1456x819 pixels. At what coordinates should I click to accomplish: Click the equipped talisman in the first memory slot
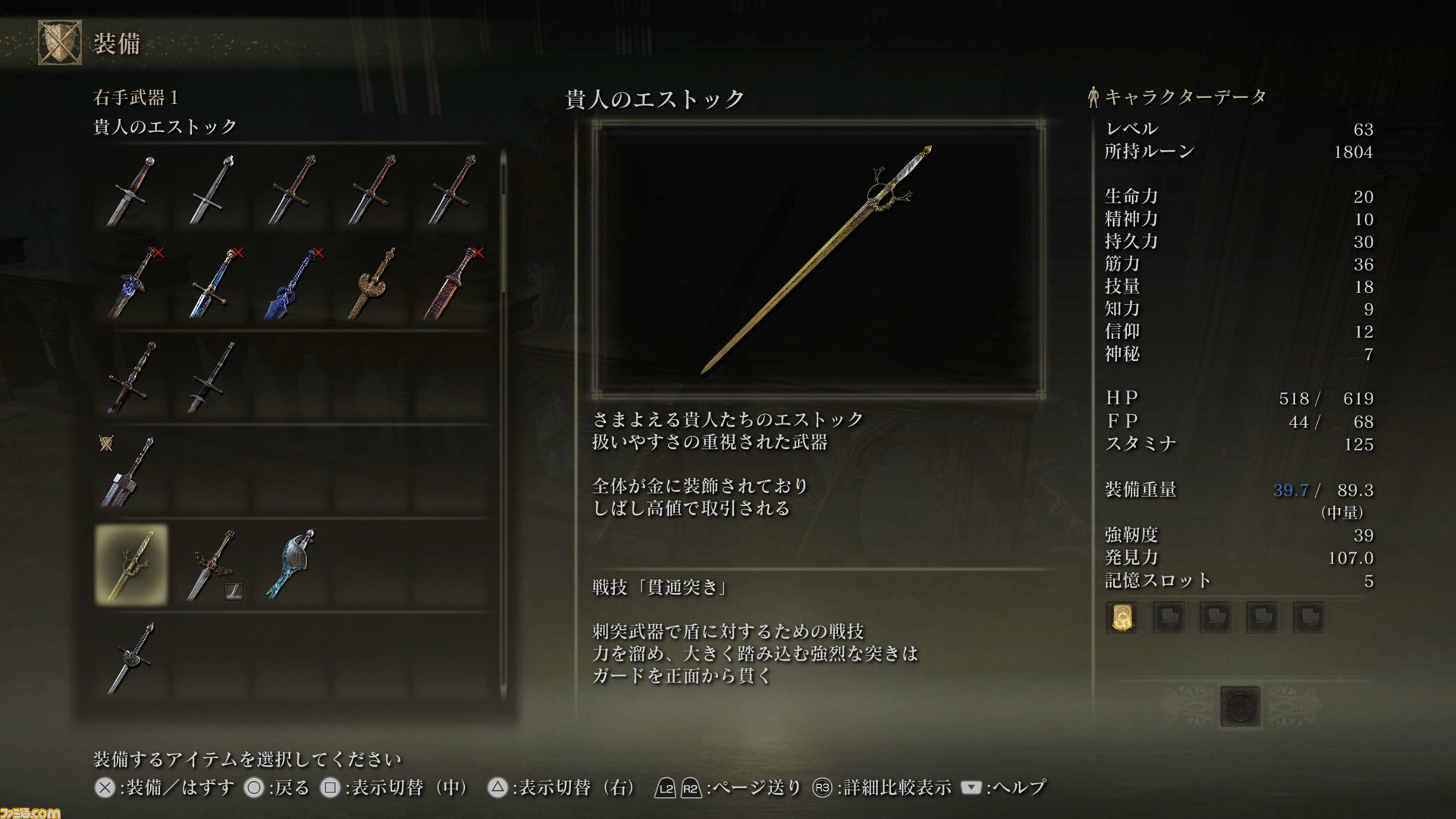pos(1122,617)
